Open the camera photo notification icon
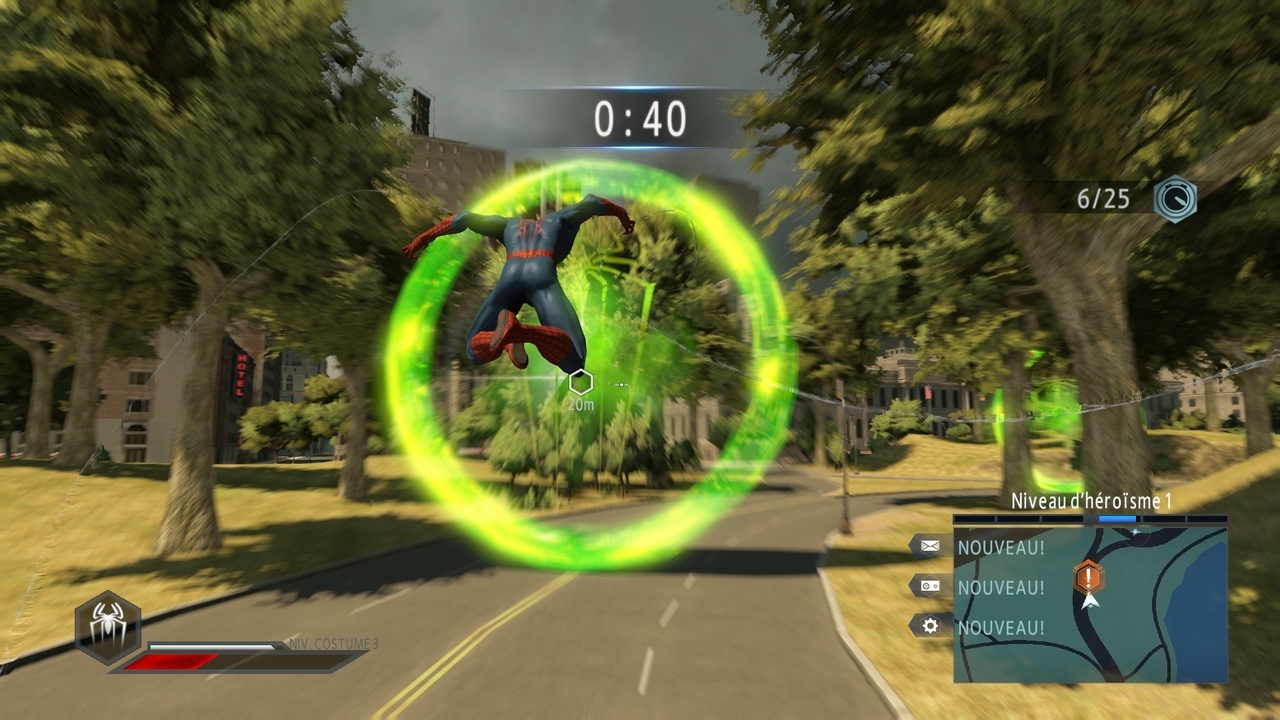The width and height of the screenshot is (1280, 720). 930,586
